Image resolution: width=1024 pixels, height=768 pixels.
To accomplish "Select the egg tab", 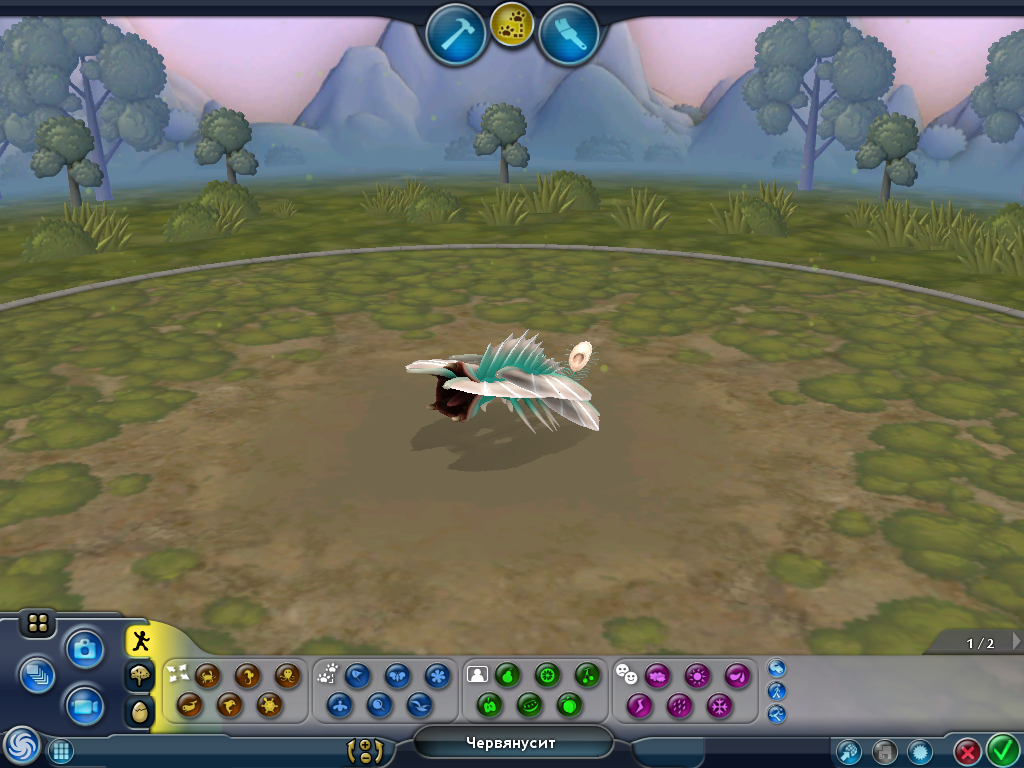I will coord(140,712).
